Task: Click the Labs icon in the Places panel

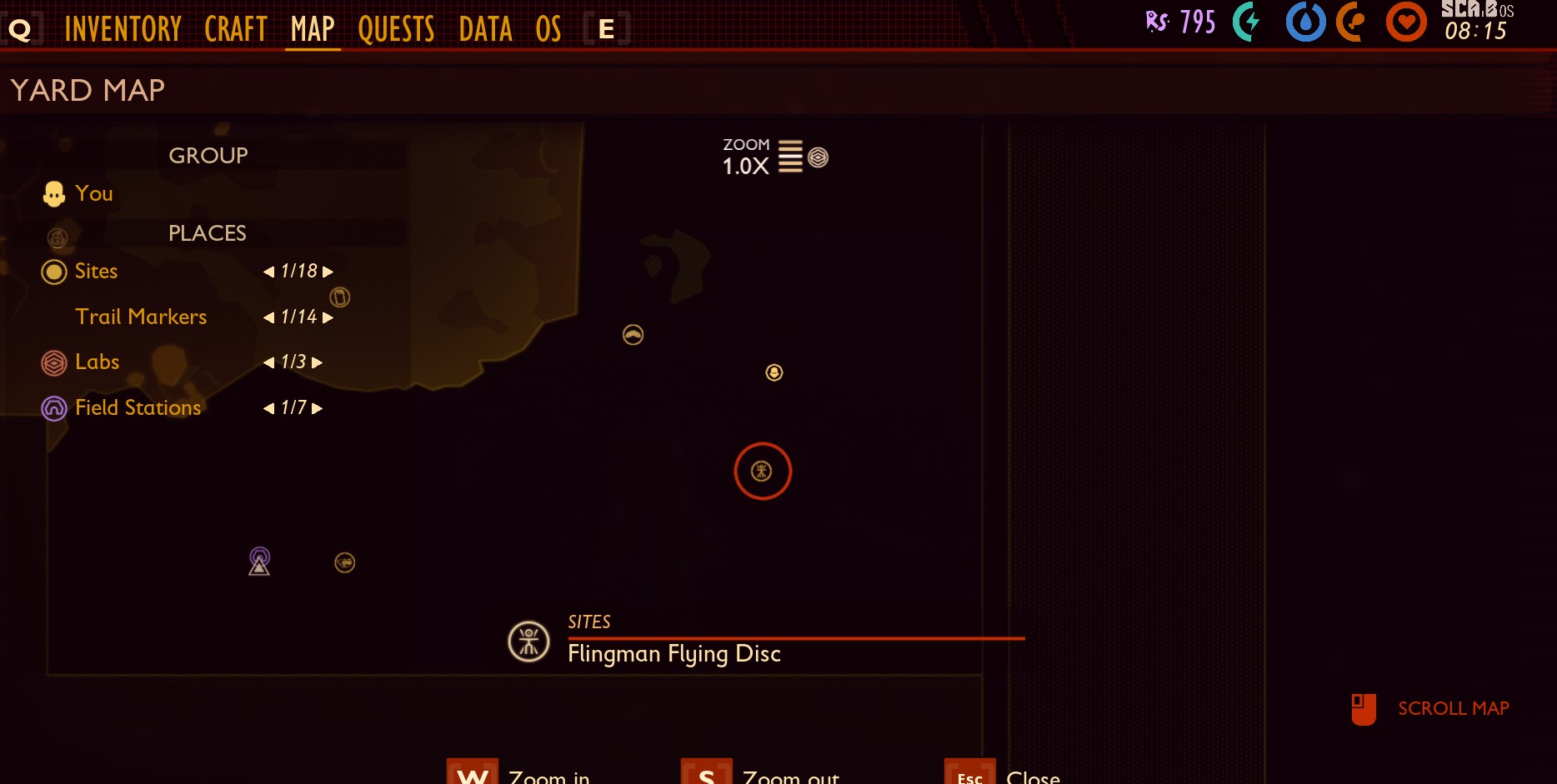Action: [53, 362]
